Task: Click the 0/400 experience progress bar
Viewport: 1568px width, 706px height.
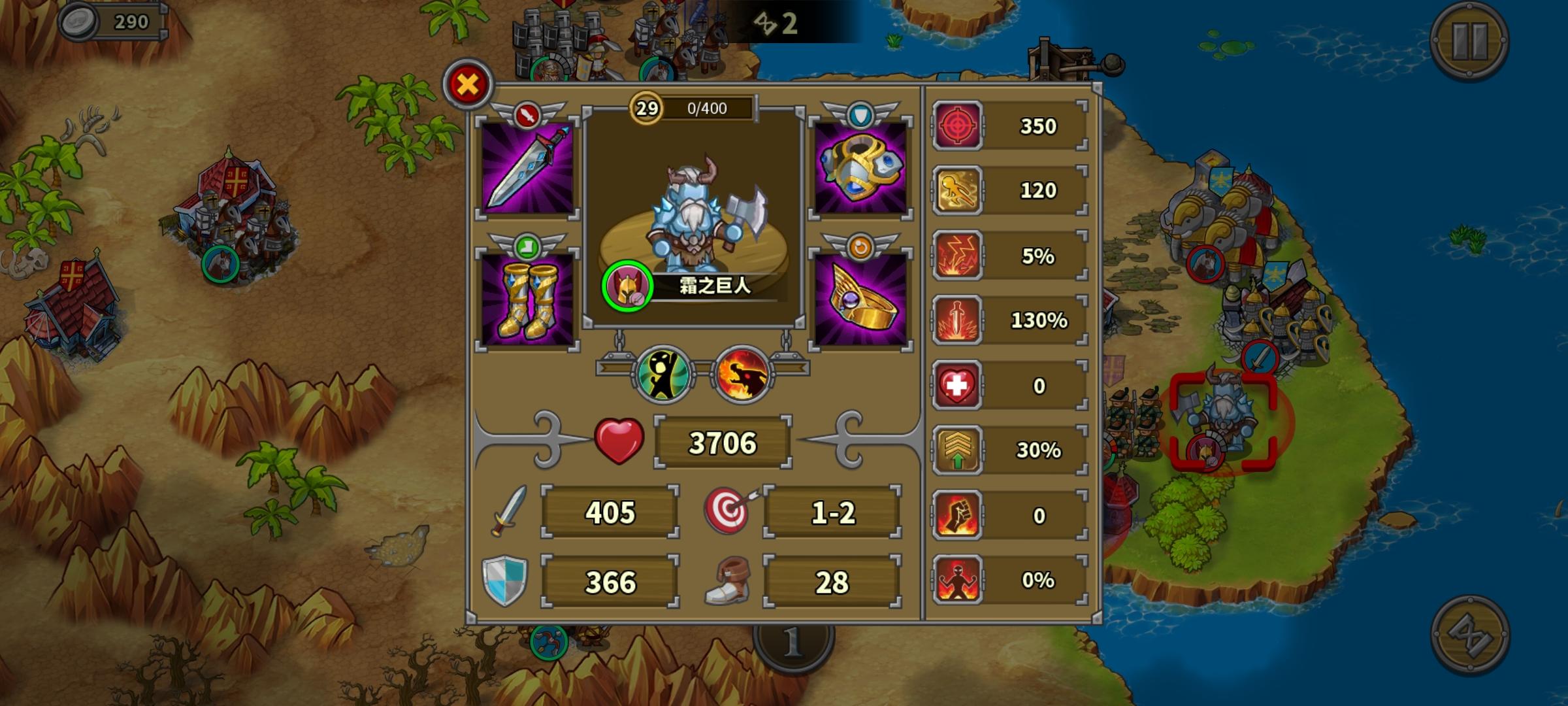Action: pyautogui.click(x=707, y=109)
